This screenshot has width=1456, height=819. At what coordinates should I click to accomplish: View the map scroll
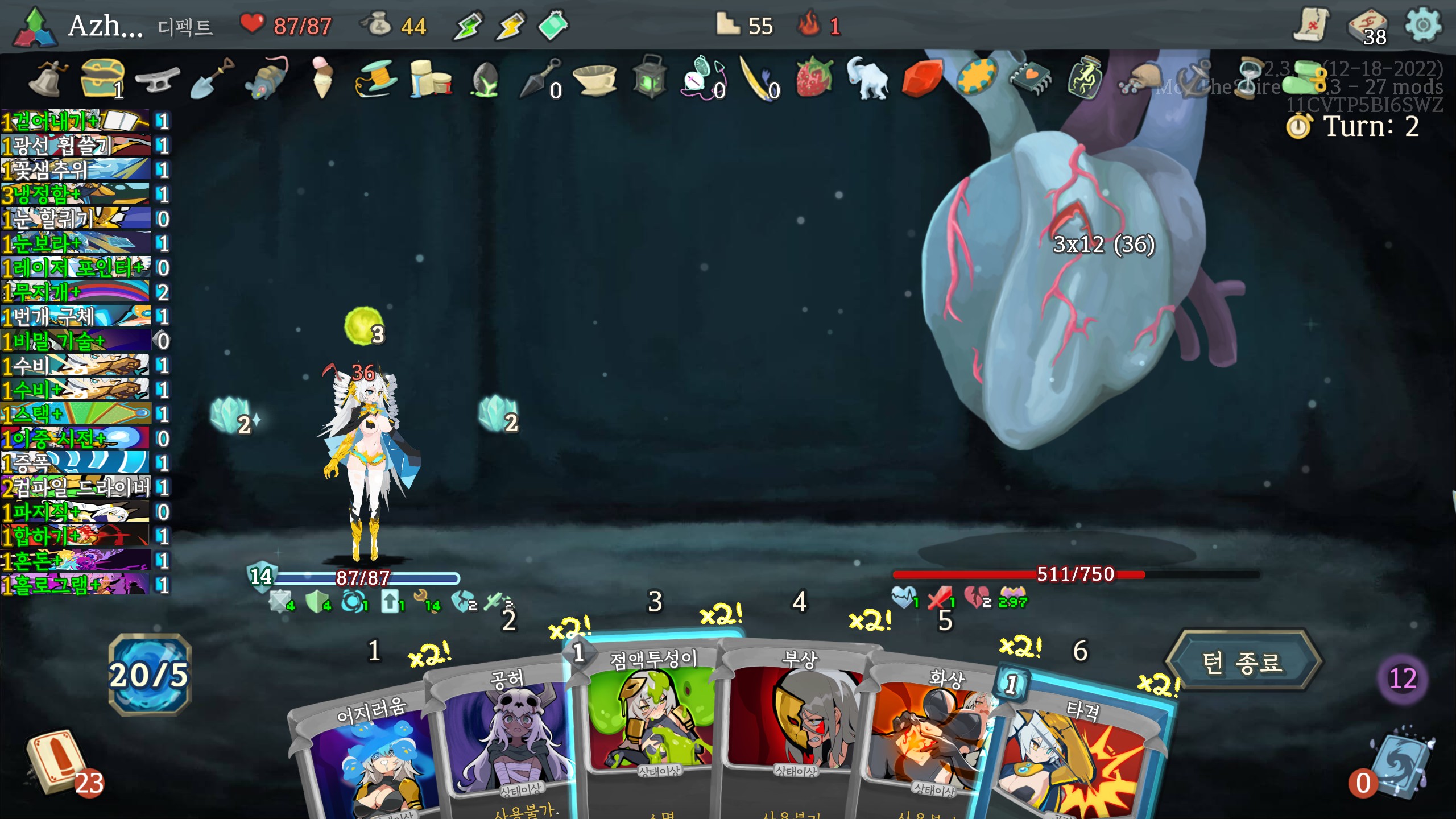(x=1312, y=26)
